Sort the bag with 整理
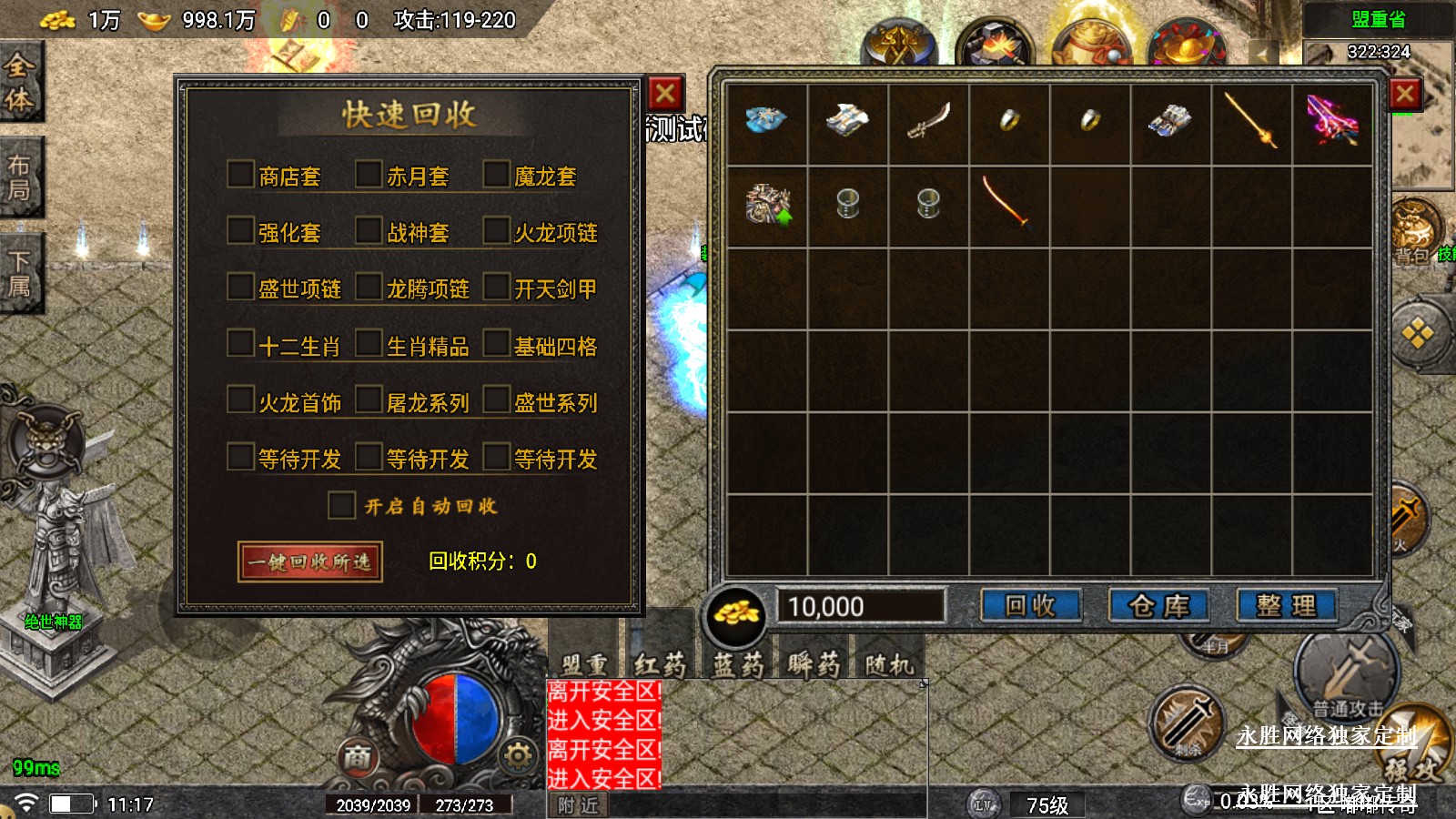The width and height of the screenshot is (1456, 819). point(1286,606)
